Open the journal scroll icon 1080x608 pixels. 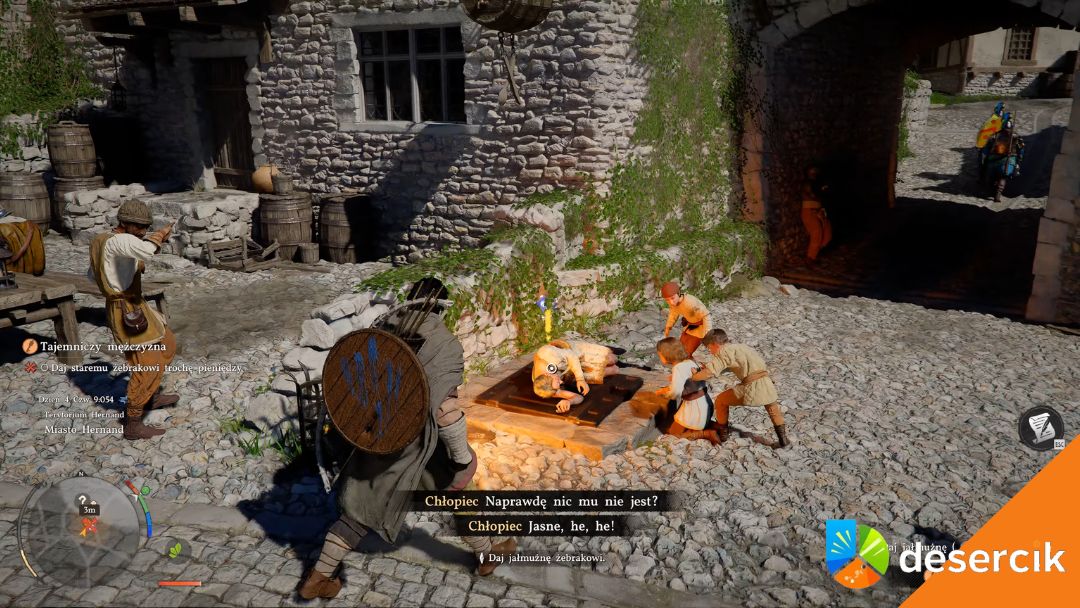click(x=1040, y=426)
